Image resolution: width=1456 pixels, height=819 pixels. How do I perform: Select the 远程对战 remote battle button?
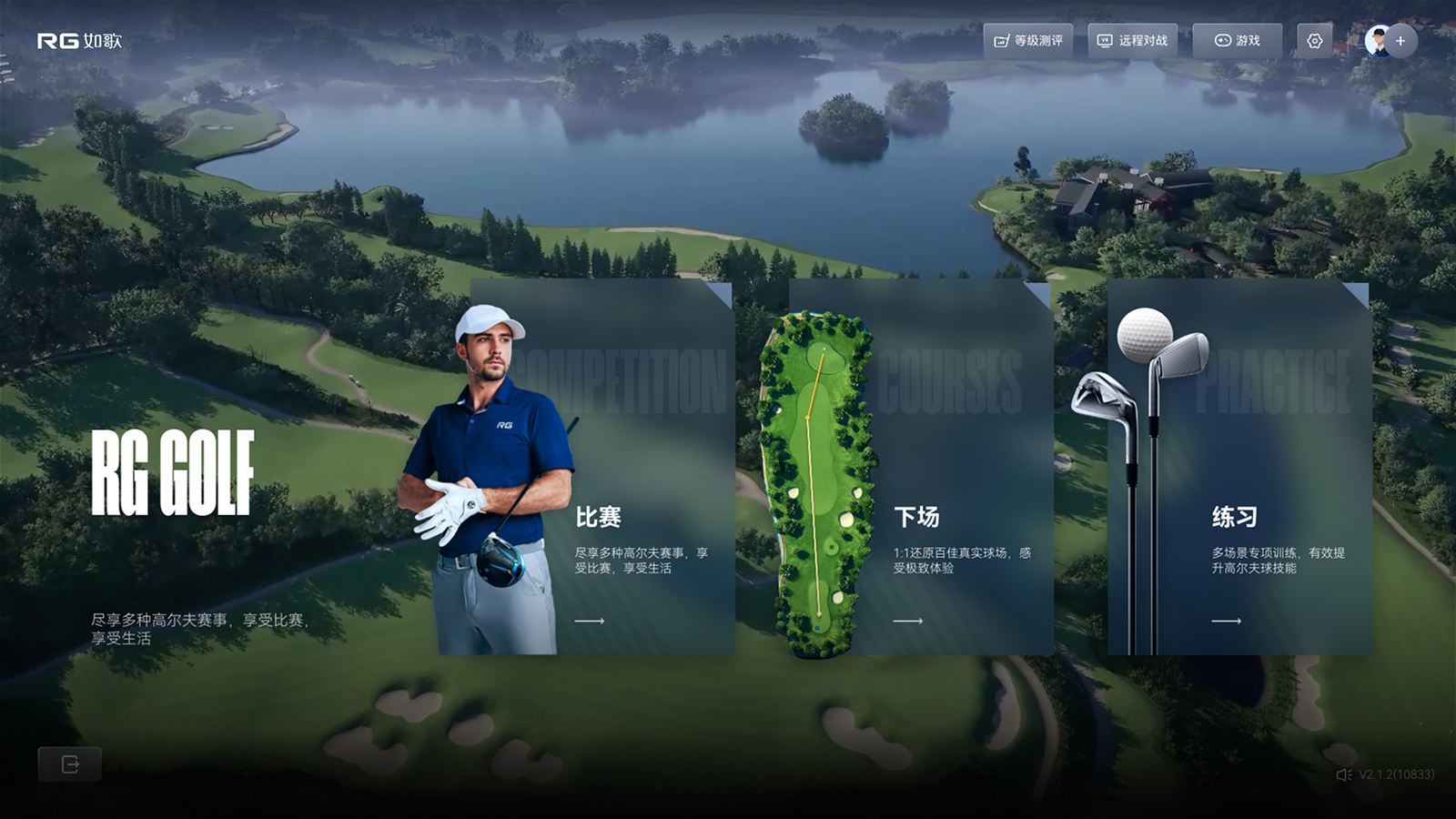1133,41
